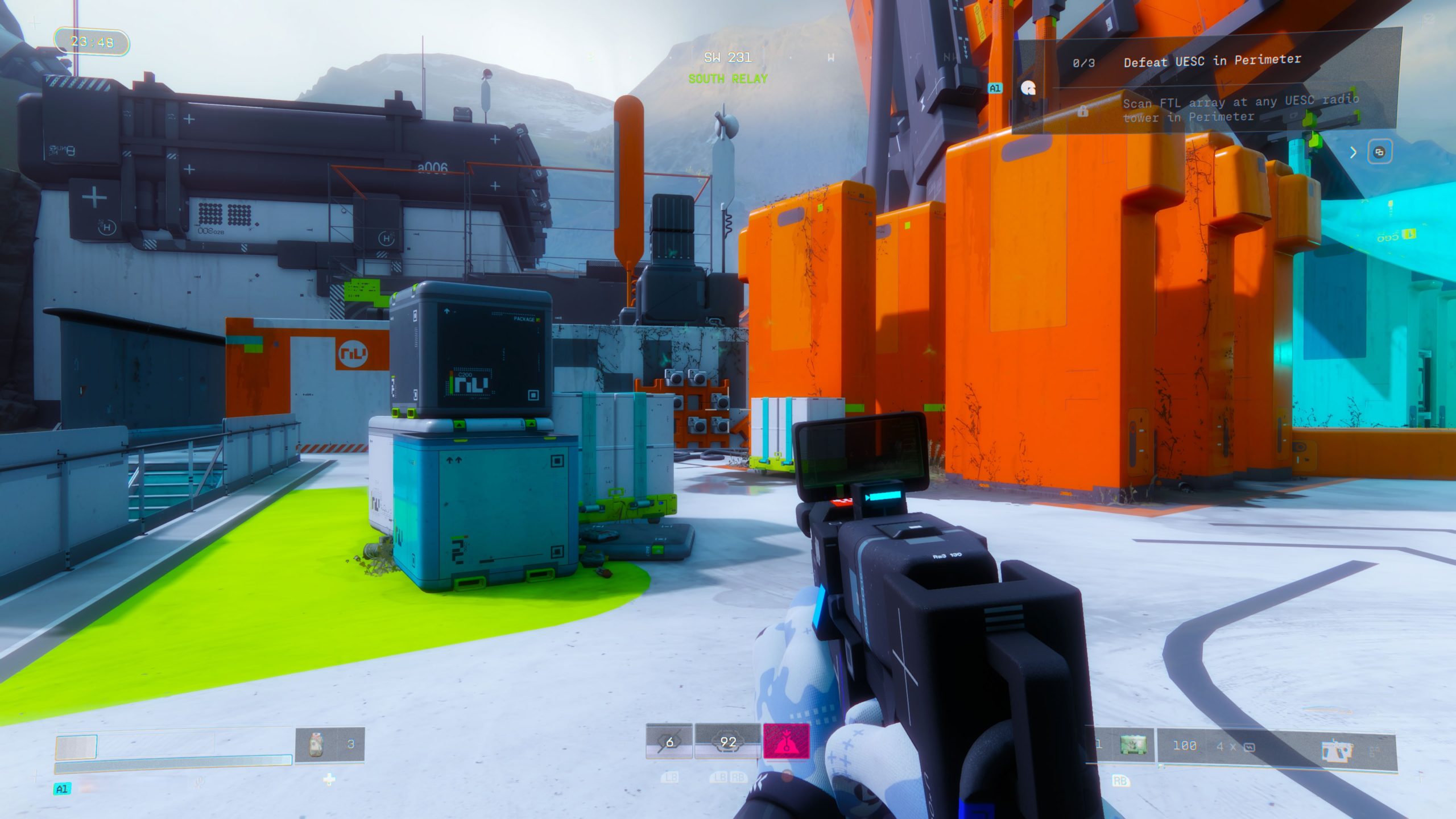Expand the objectives panel with the arrow

pos(1353,152)
